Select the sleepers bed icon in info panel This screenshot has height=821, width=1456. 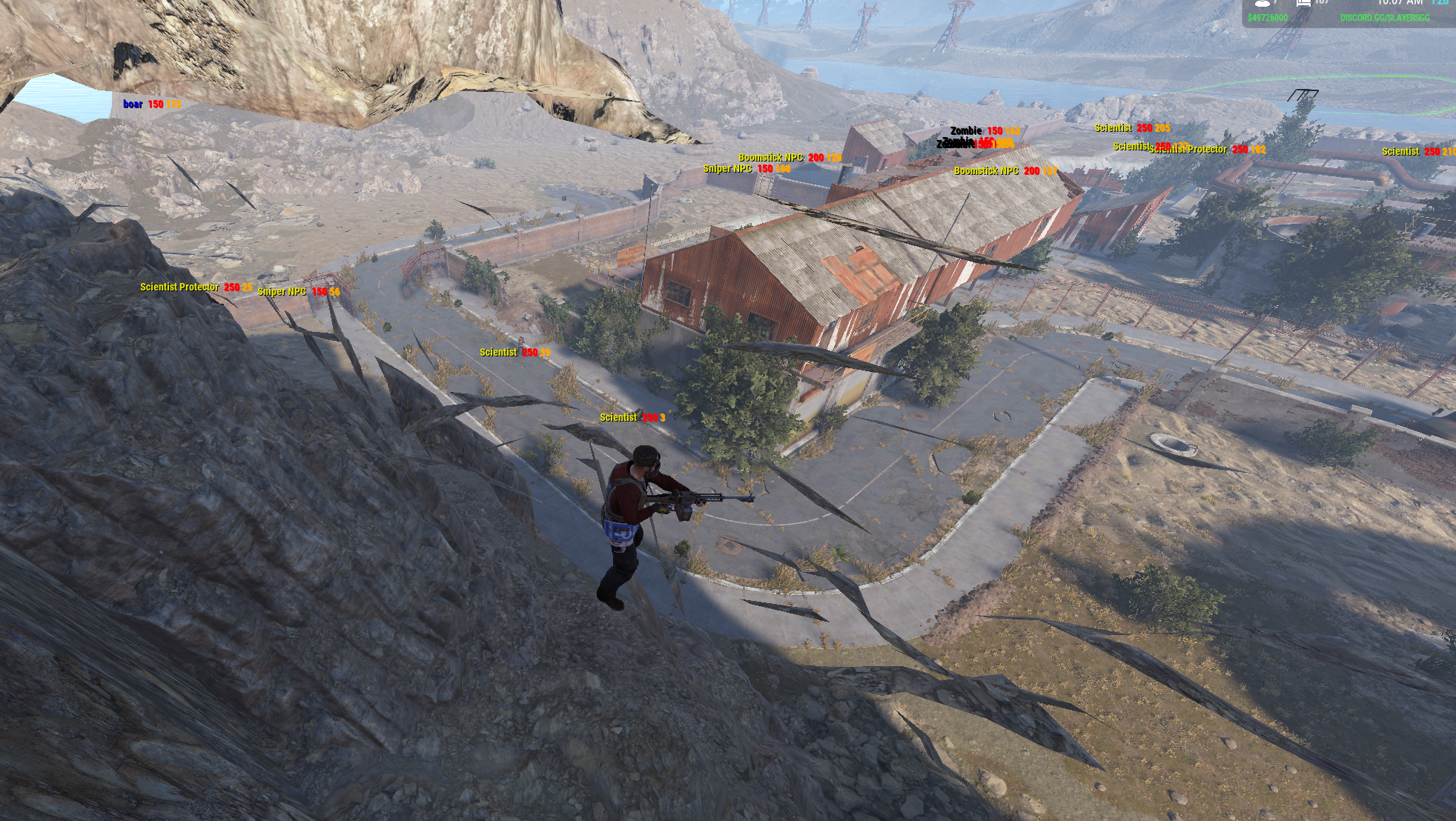coord(1303,3)
